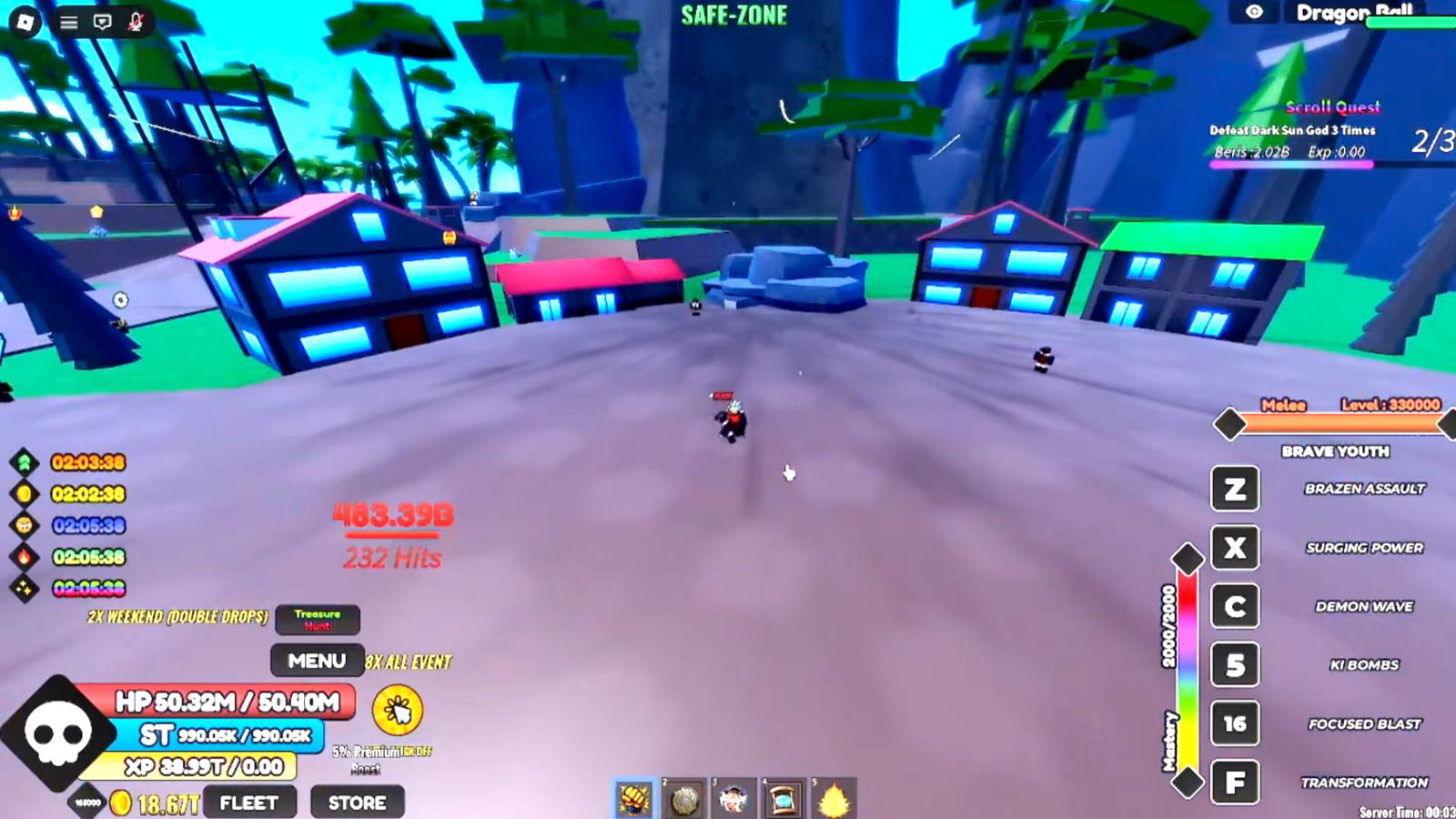The image size is (1456, 819).
Task: Open the Roblox hamburger menu
Action: 68,20
